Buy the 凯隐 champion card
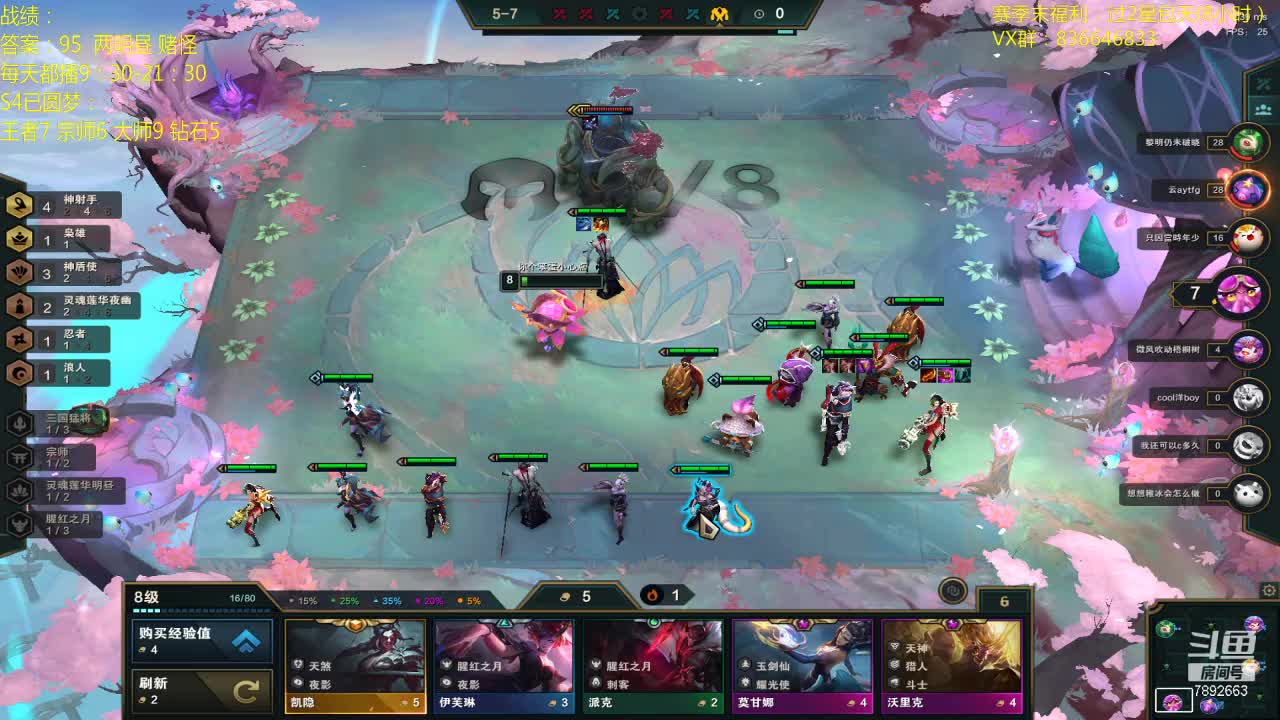The image size is (1280, 720). point(355,665)
